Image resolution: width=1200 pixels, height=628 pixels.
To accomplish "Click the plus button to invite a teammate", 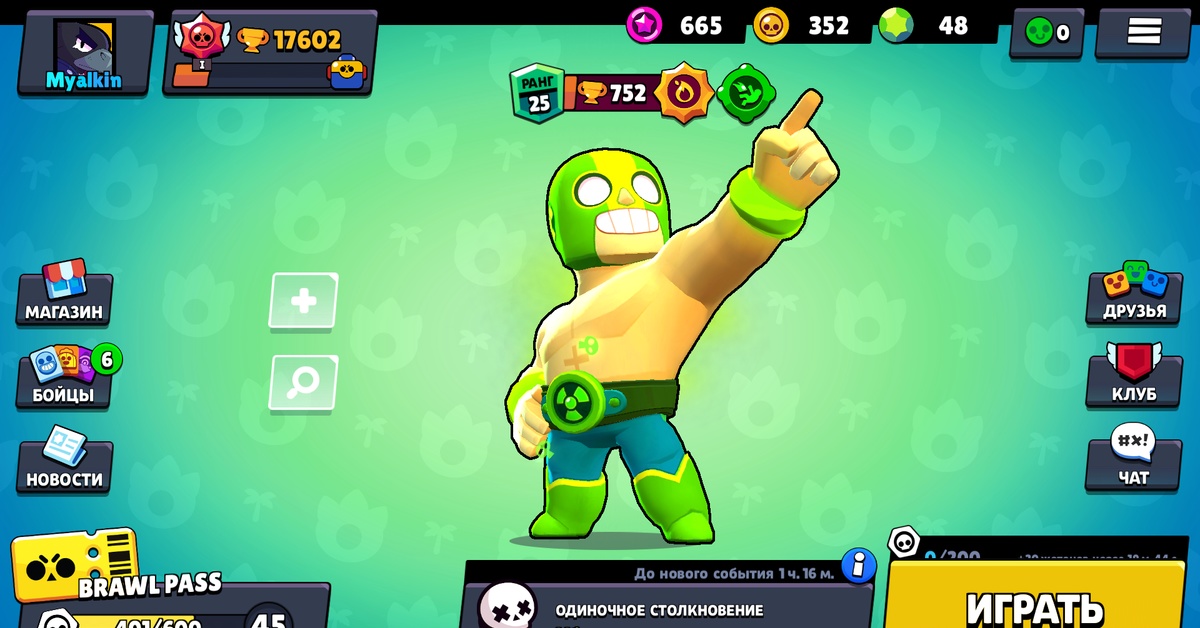I will [x=303, y=300].
